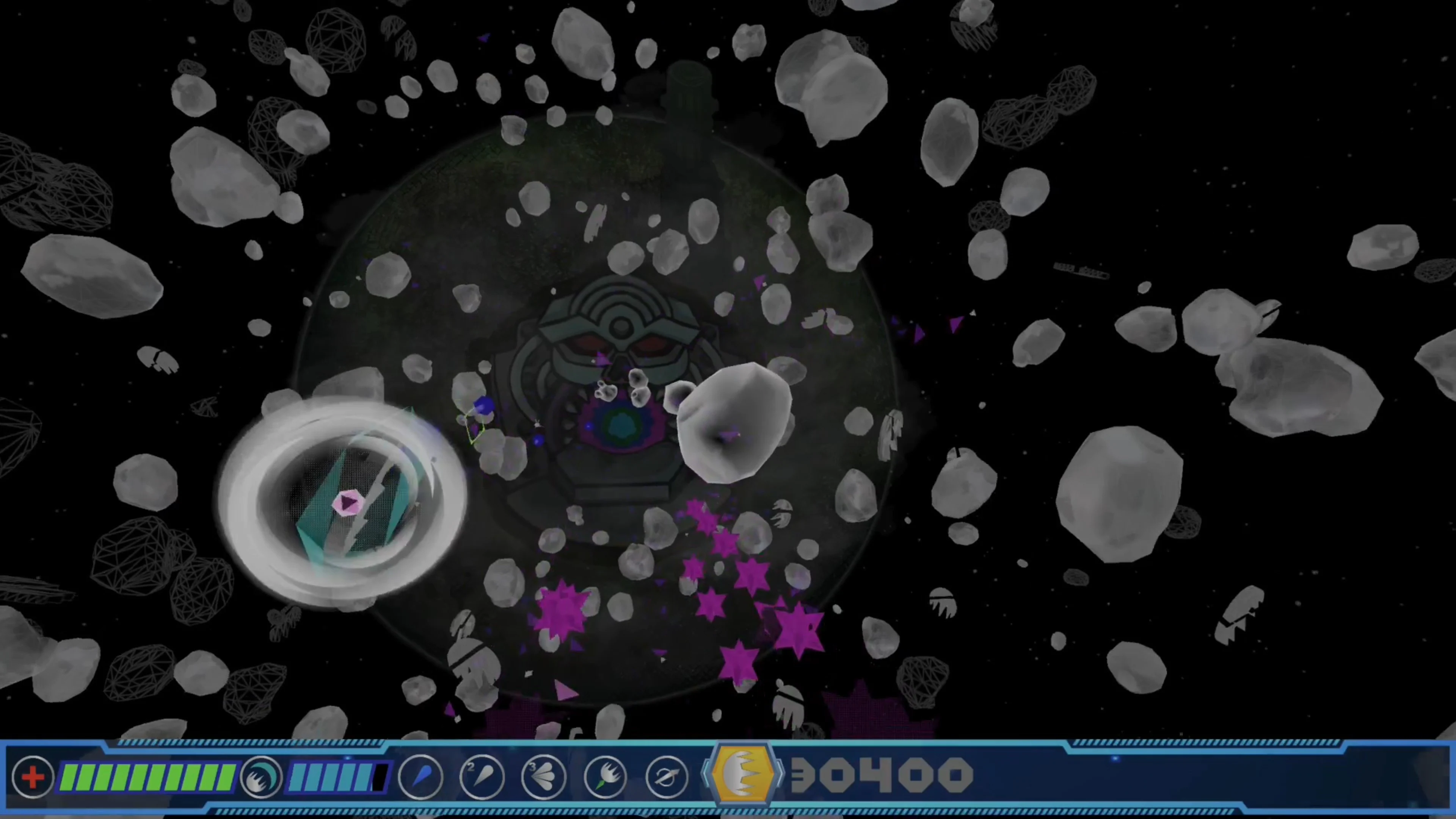The width and height of the screenshot is (1456, 819).
Task: Toggle the first weapon slot active state
Action: pyautogui.click(x=421, y=777)
